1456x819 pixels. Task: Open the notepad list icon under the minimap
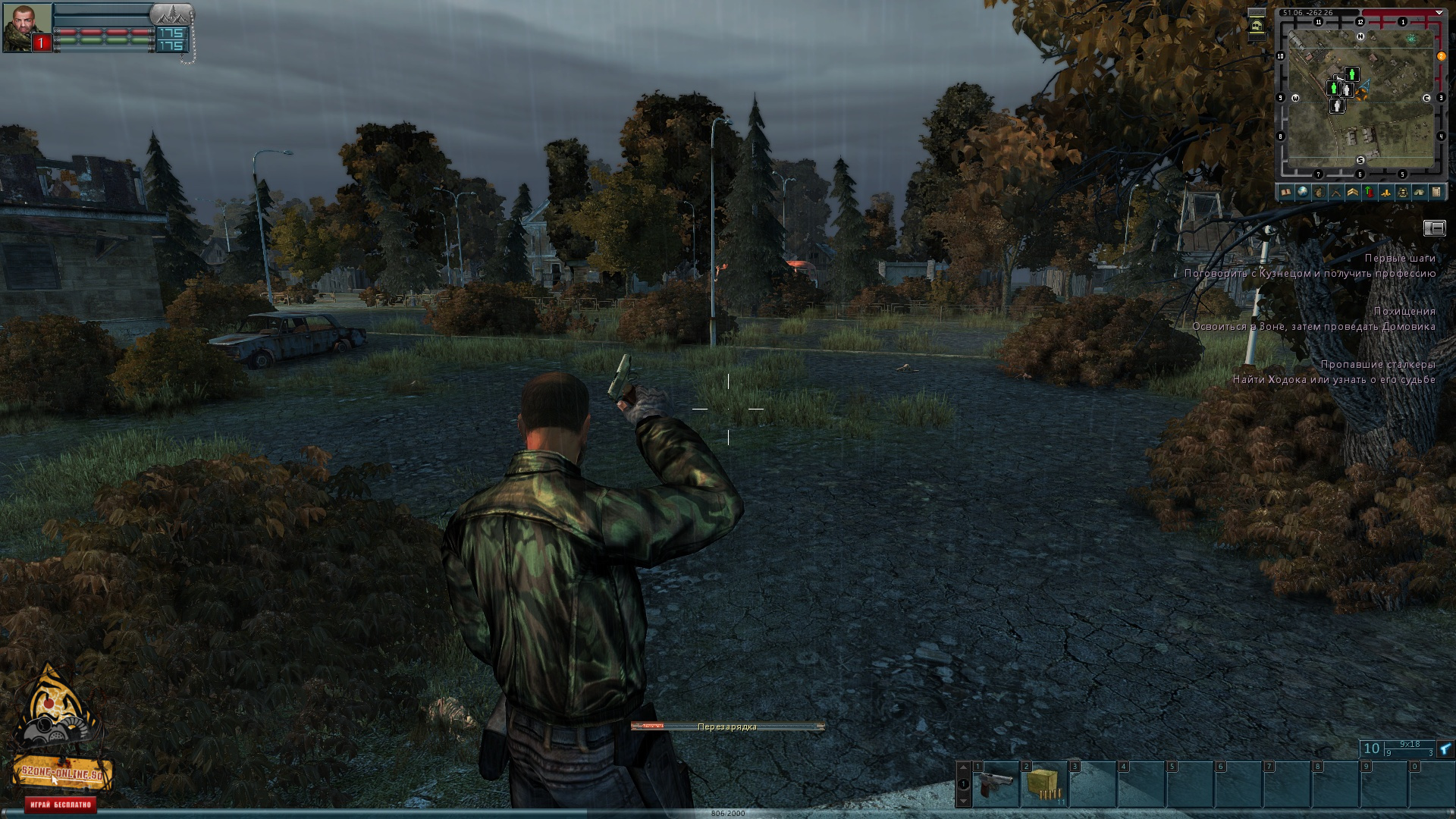1436,193
